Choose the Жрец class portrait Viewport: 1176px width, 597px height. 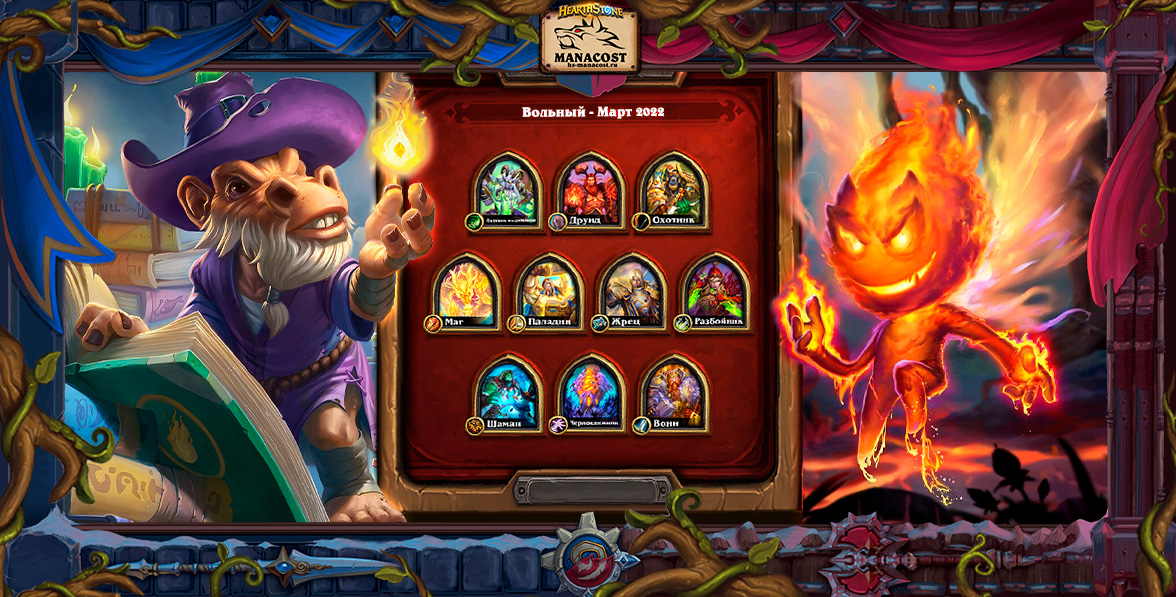(x=632, y=293)
